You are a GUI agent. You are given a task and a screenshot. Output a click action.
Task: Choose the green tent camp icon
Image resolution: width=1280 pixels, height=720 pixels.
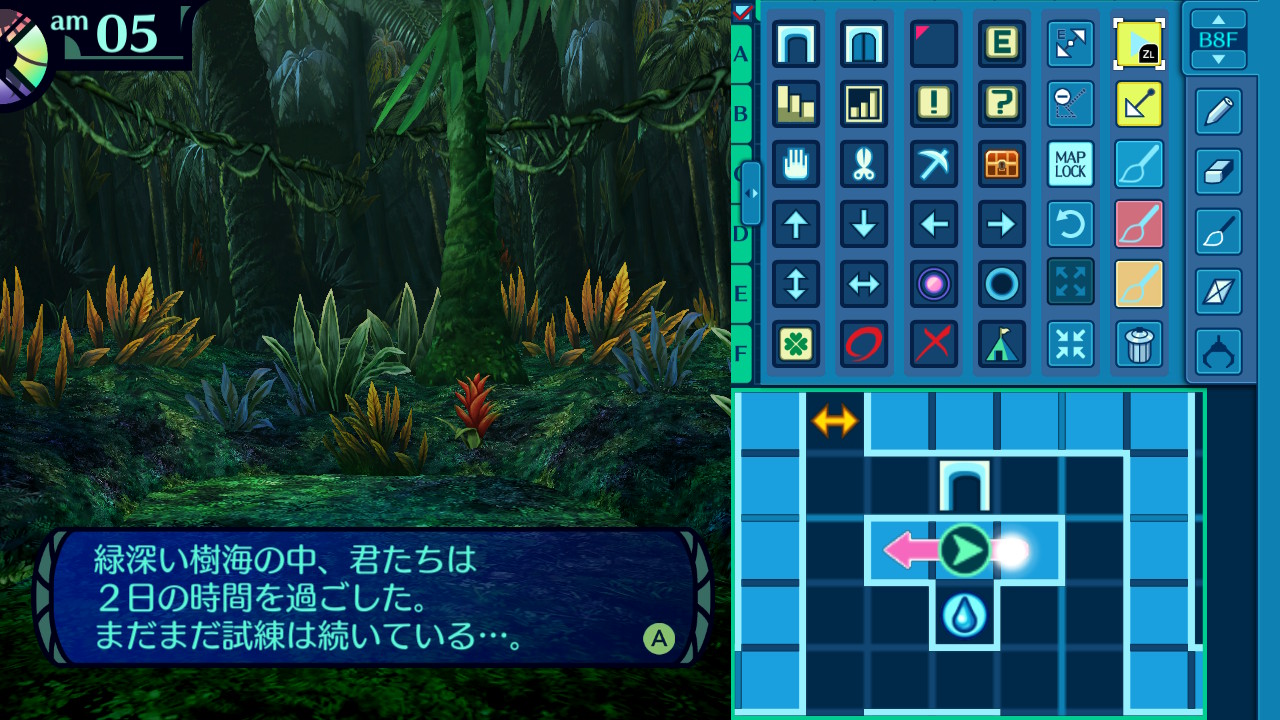tap(1002, 344)
